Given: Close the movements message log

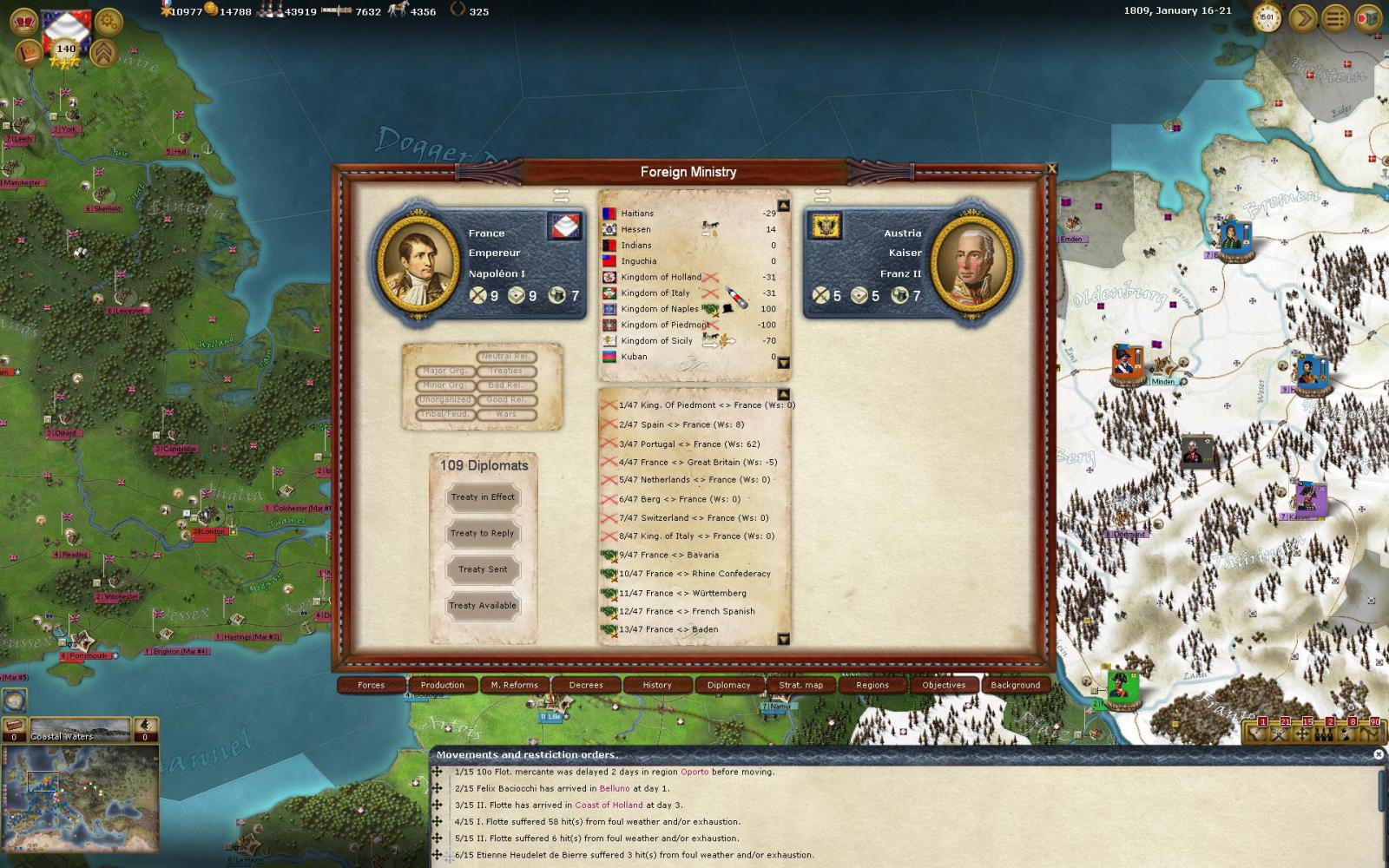Looking at the screenshot, I should click(1379, 754).
